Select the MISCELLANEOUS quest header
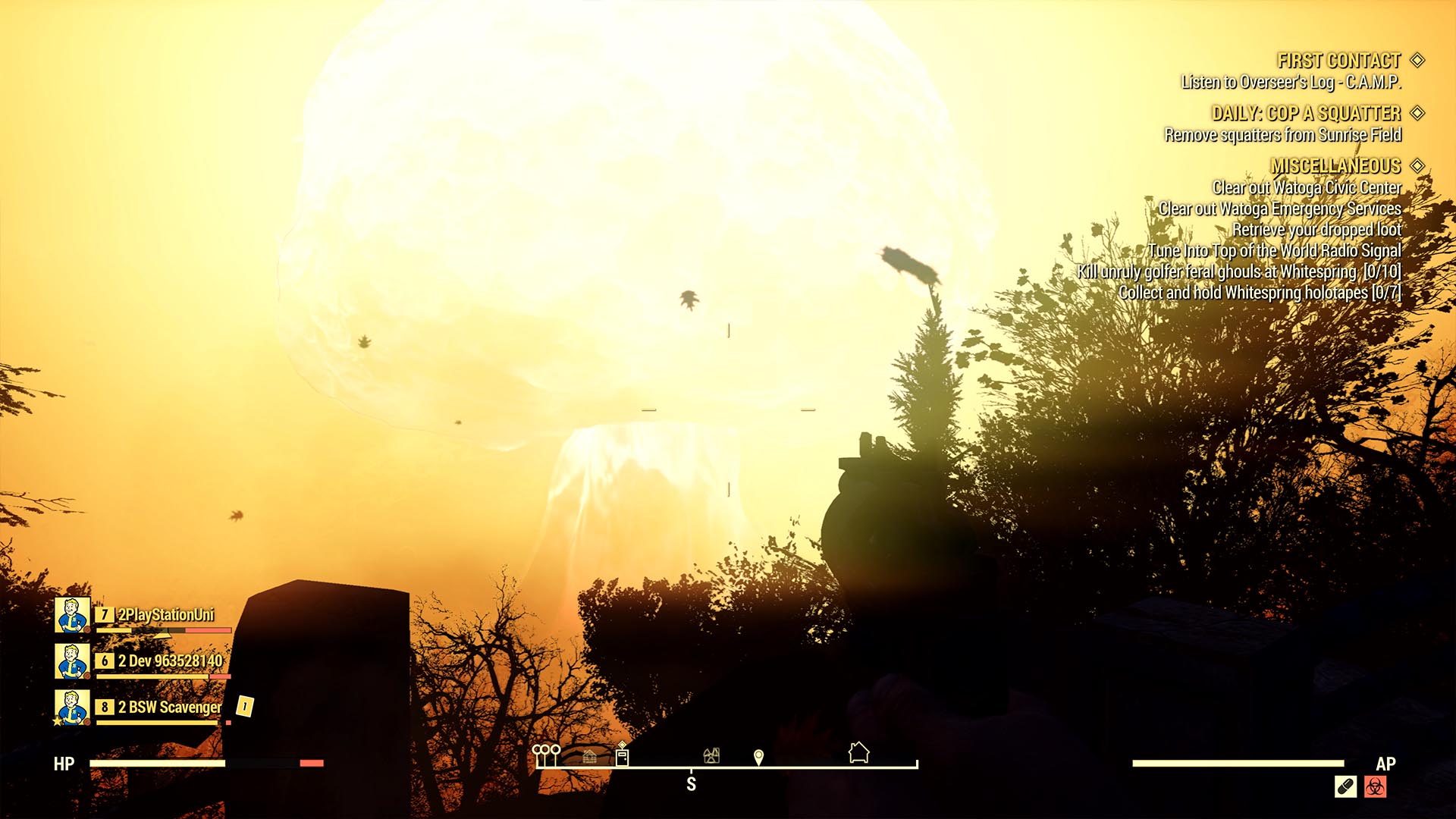 point(1336,164)
